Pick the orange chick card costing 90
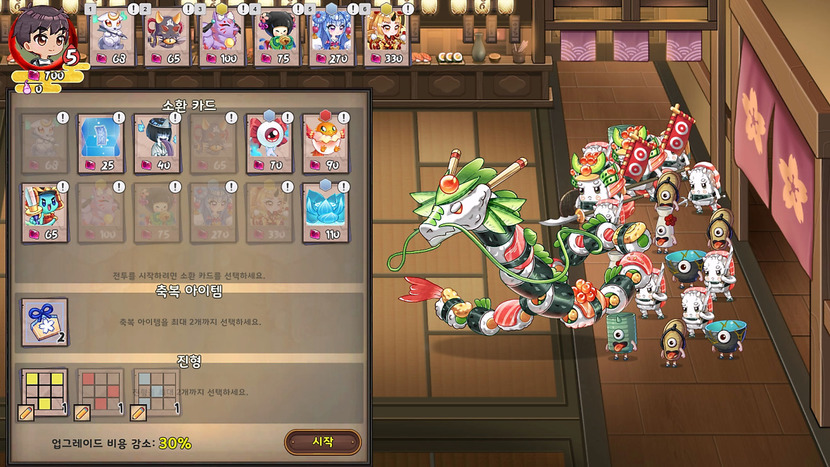The image size is (830, 467). 325,142
